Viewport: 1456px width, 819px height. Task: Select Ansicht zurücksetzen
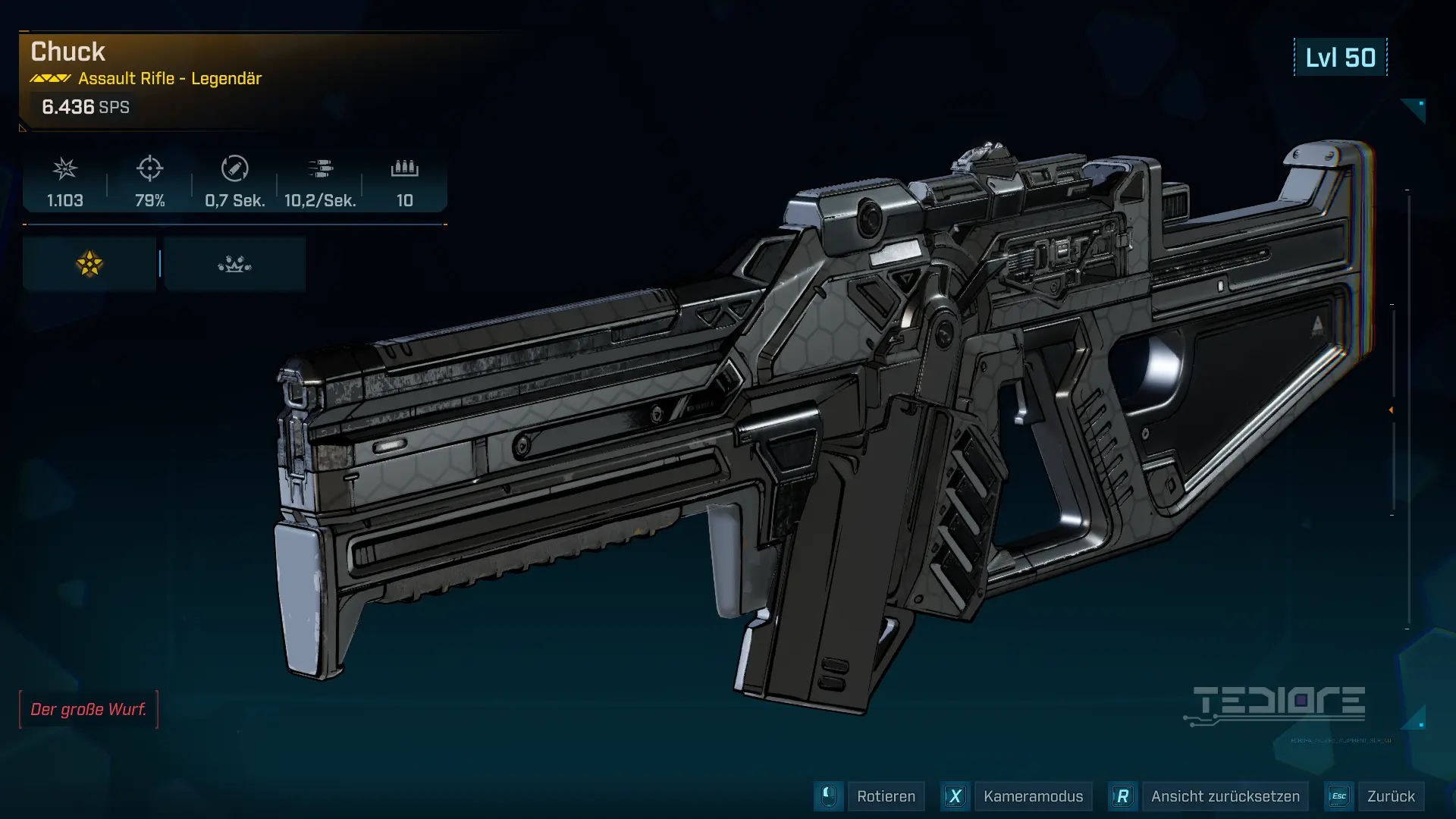[1224, 796]
